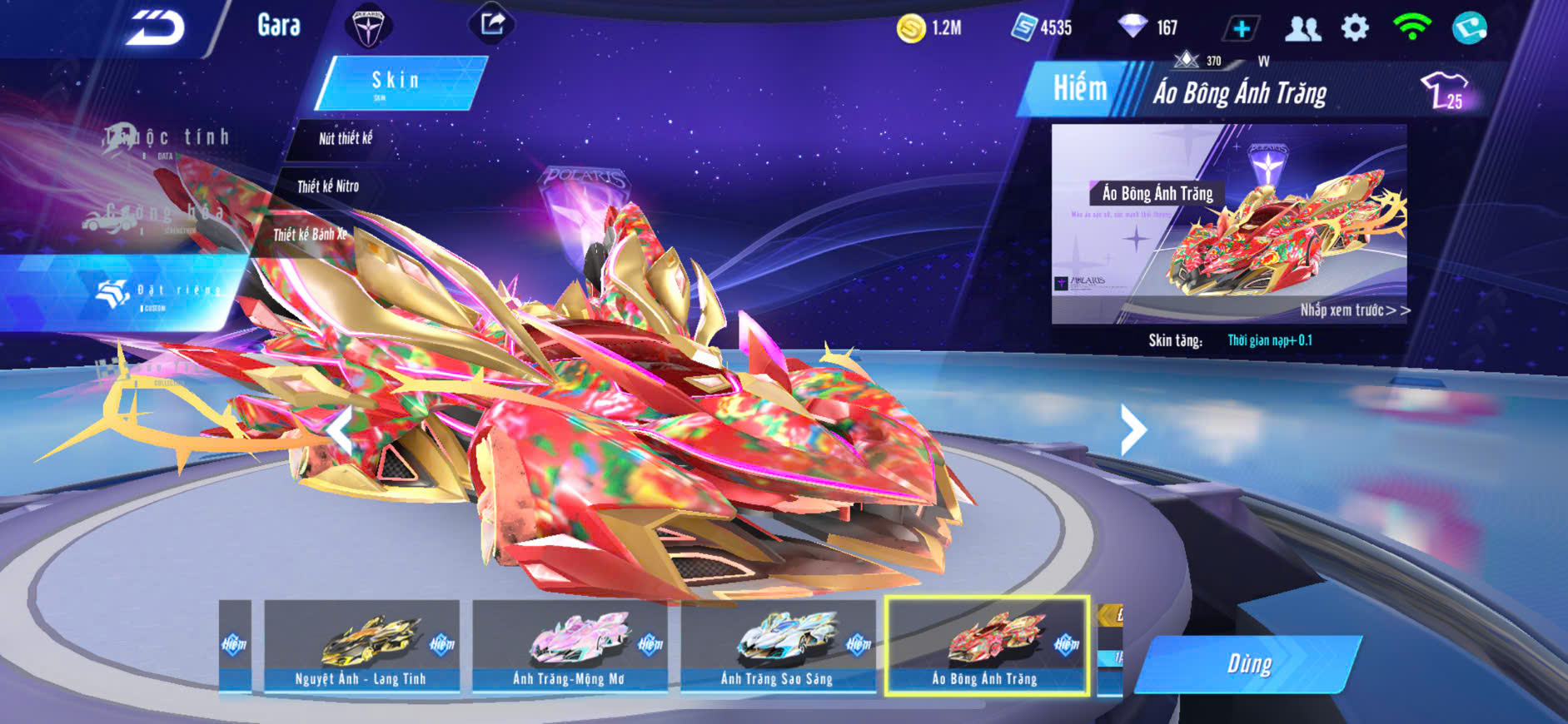Select the Thiết kế Nitro option
This screenshot has width=1568, height=724.
328,187
